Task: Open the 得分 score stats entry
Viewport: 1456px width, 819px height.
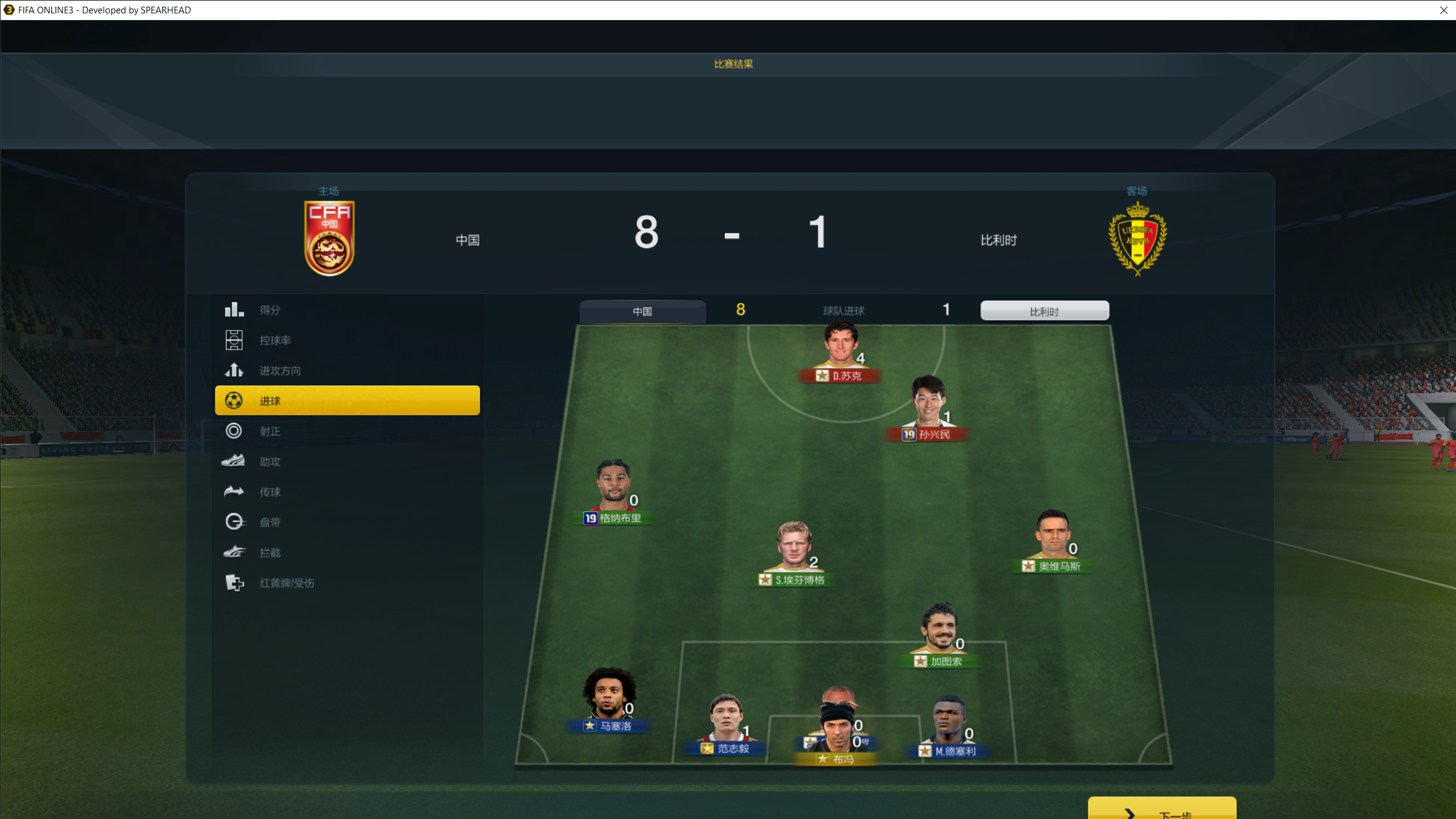Action: [x=270, y=310]
